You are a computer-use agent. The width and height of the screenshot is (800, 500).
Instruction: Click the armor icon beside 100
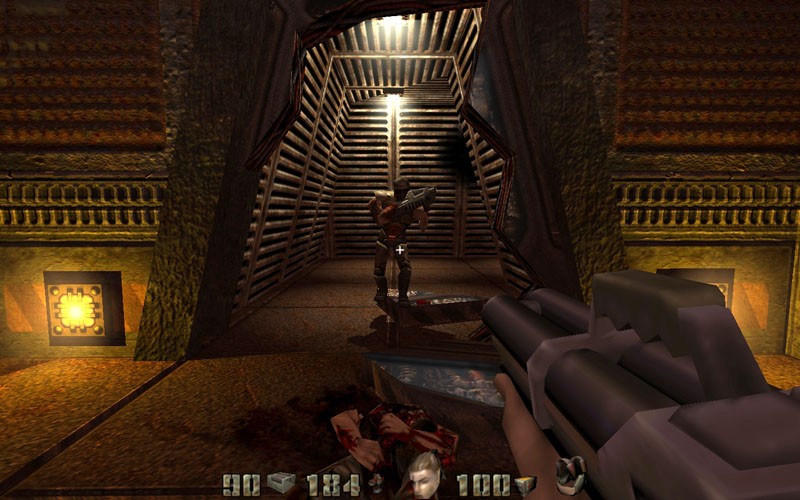tap(526, 485)
